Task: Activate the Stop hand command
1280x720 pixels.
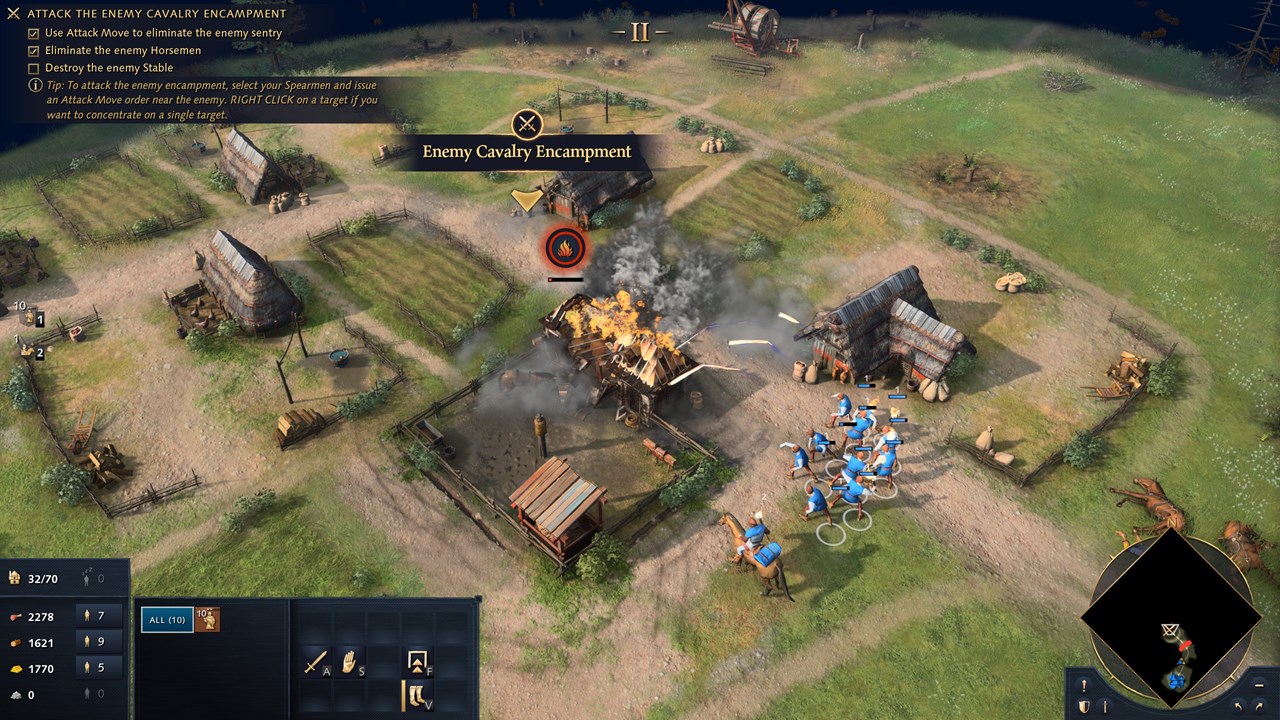Action: coord(350,661)
